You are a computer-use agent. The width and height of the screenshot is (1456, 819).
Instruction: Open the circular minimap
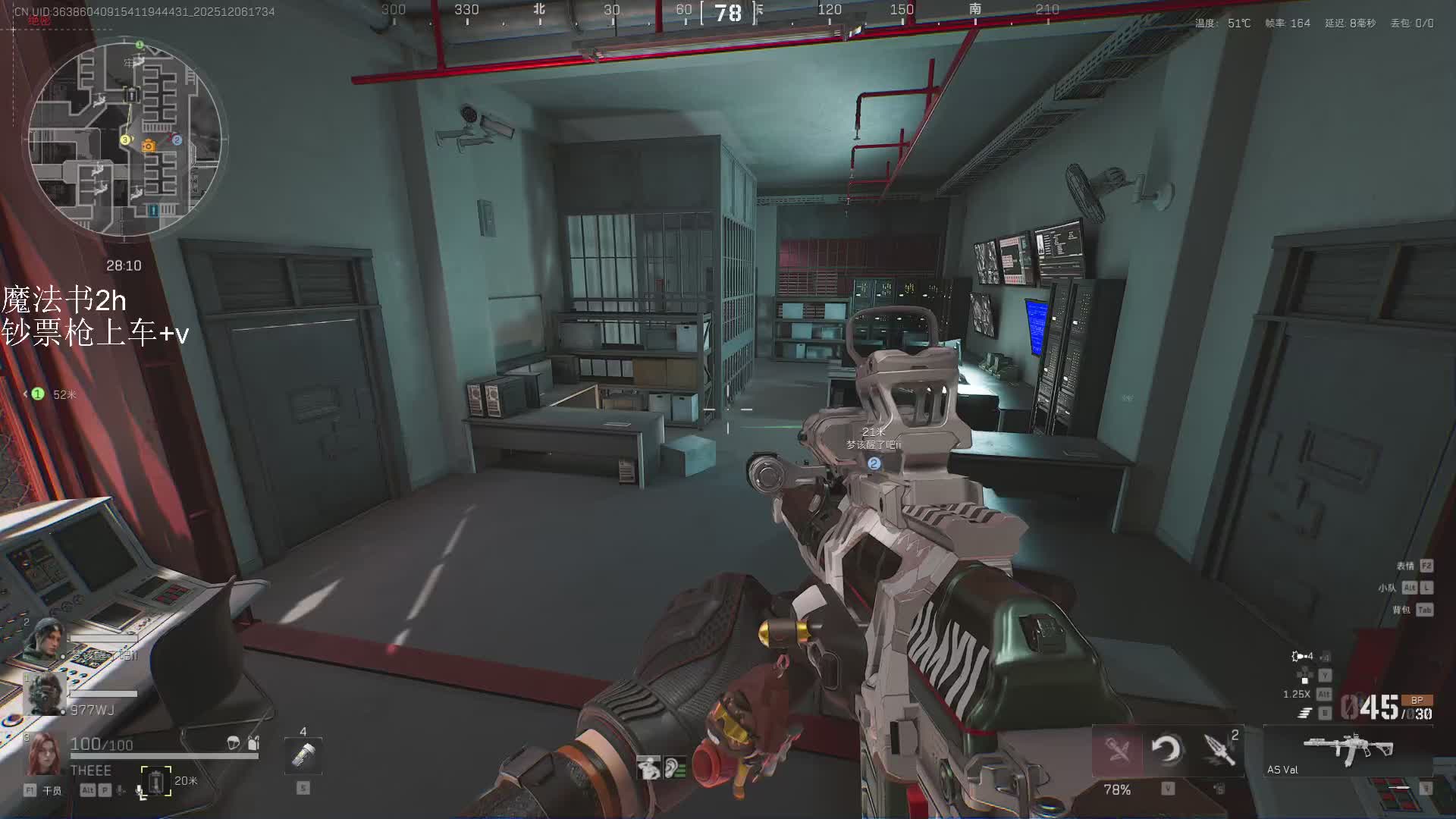[x=125, y=139]
